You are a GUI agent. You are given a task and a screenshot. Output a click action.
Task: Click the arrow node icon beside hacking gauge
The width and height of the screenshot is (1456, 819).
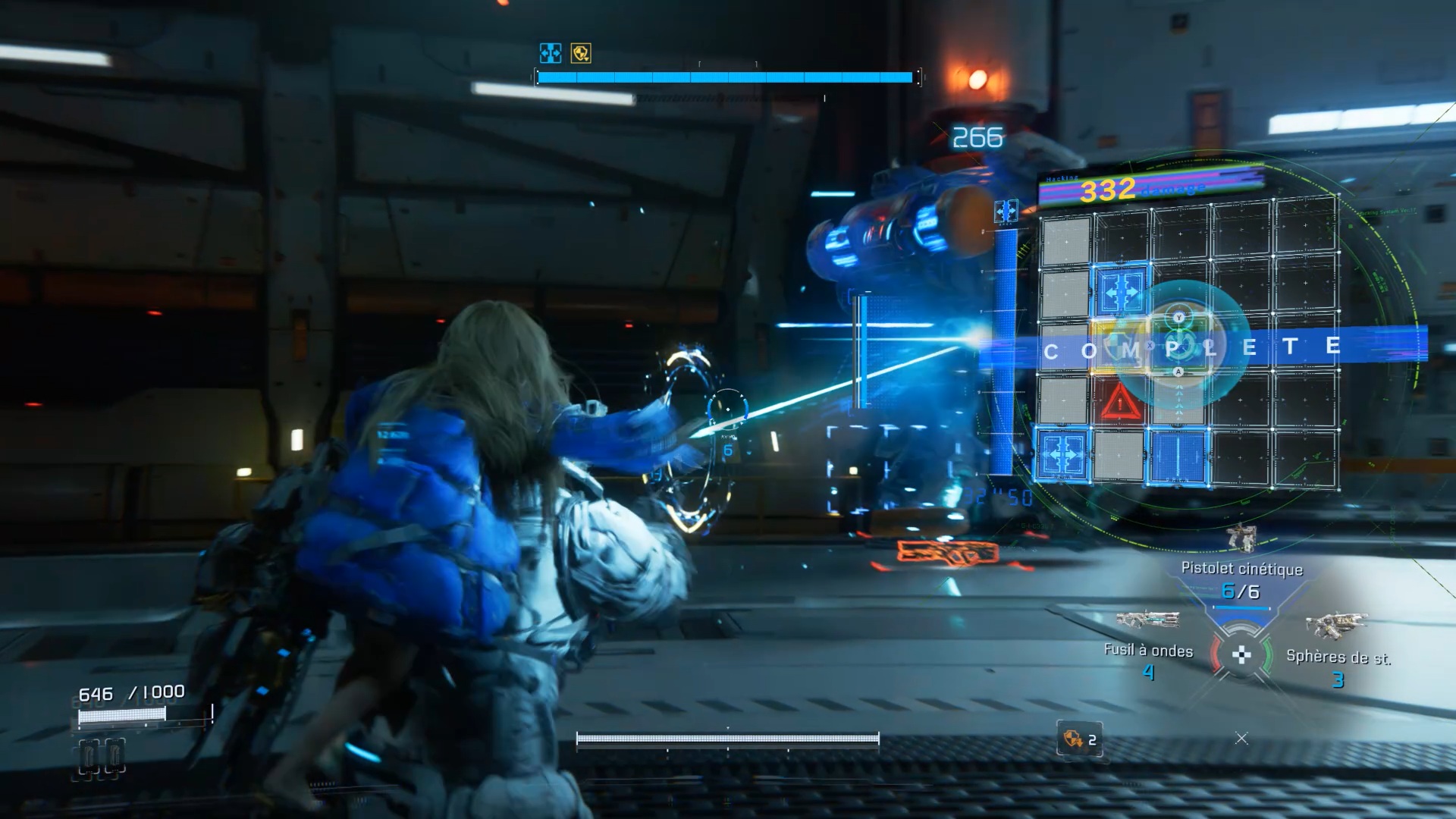click(1006, 211)
